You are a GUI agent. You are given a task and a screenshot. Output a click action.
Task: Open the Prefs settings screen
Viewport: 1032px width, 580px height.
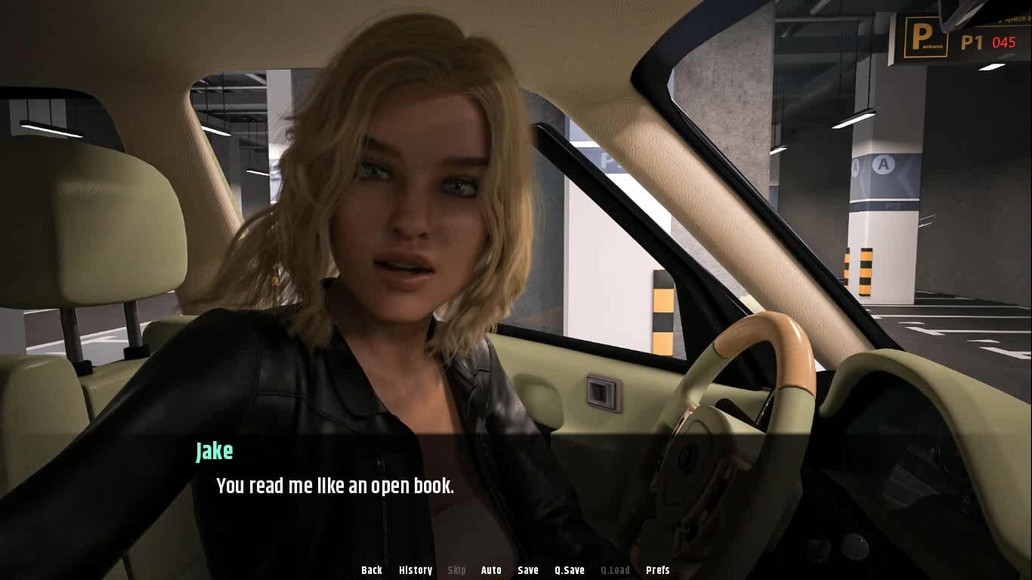(658, 570)
